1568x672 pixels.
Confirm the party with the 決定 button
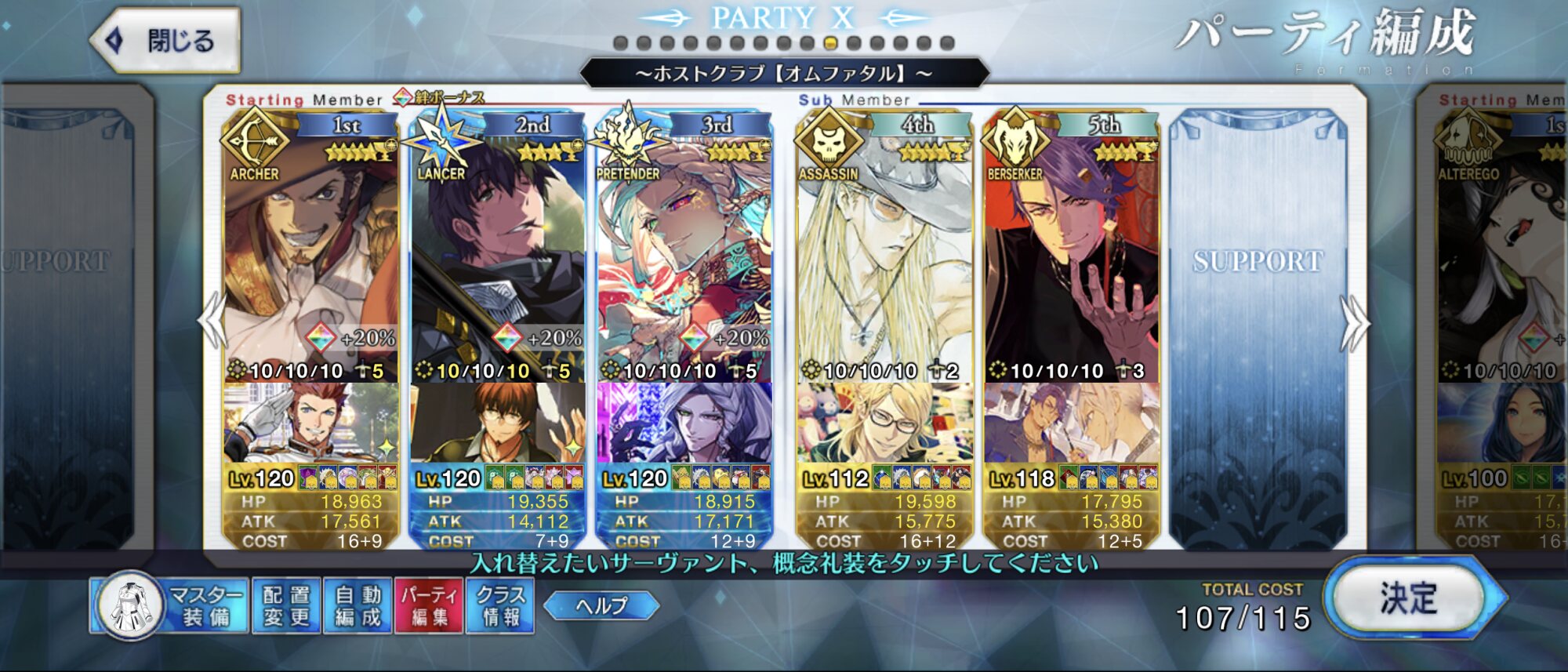[1409, 599]
